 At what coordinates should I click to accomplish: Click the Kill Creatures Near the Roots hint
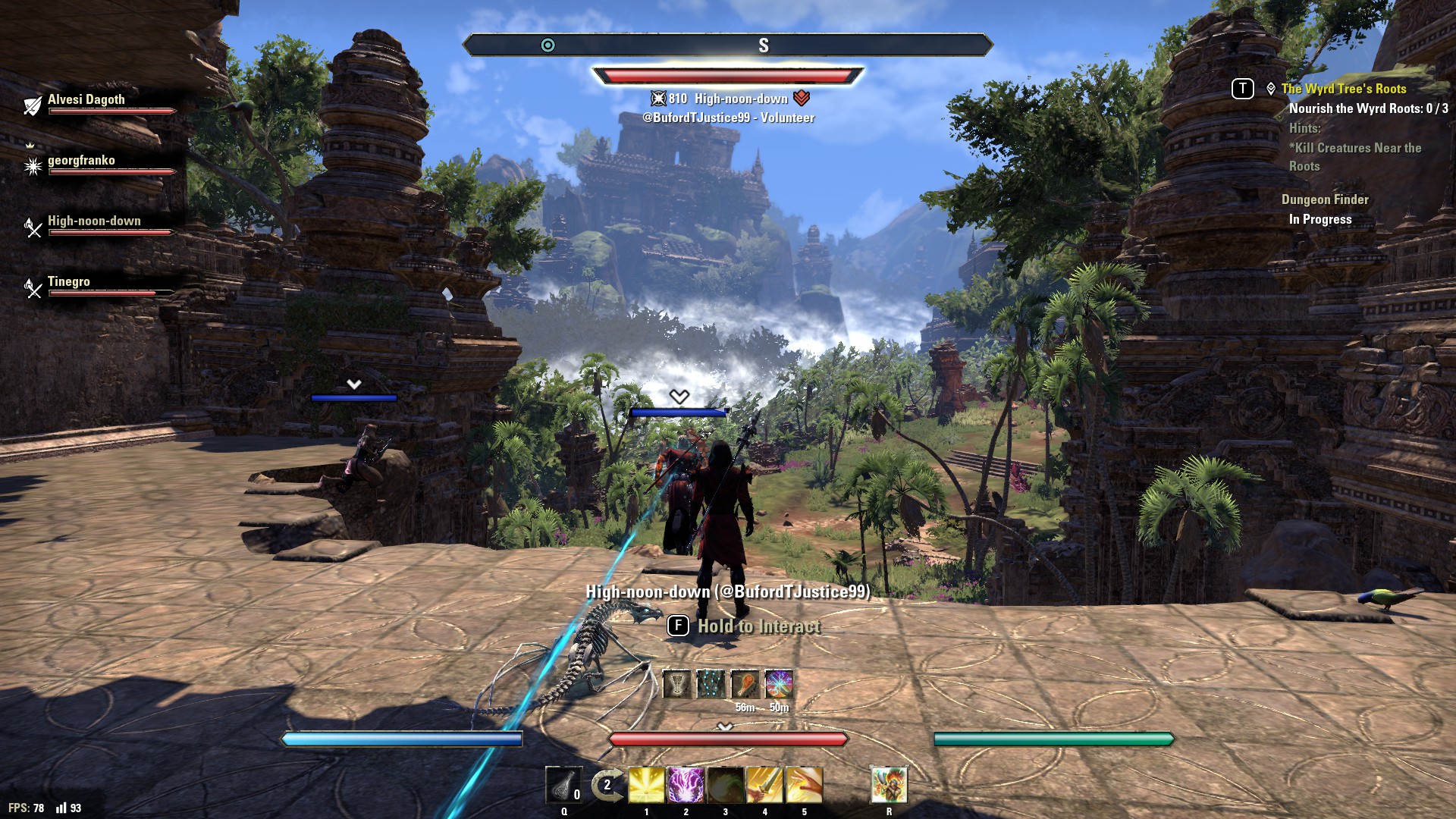(x=1355, y=156)
